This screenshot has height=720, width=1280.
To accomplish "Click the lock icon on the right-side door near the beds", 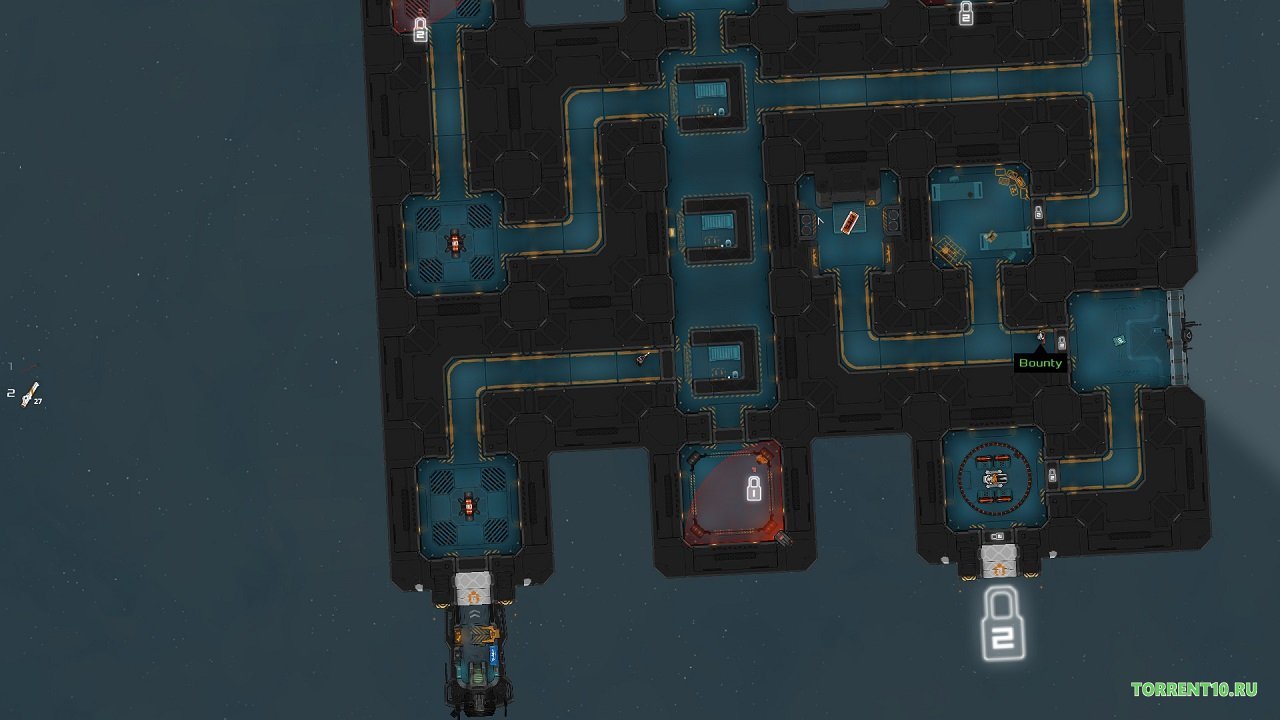I will tap(1039, 214).
